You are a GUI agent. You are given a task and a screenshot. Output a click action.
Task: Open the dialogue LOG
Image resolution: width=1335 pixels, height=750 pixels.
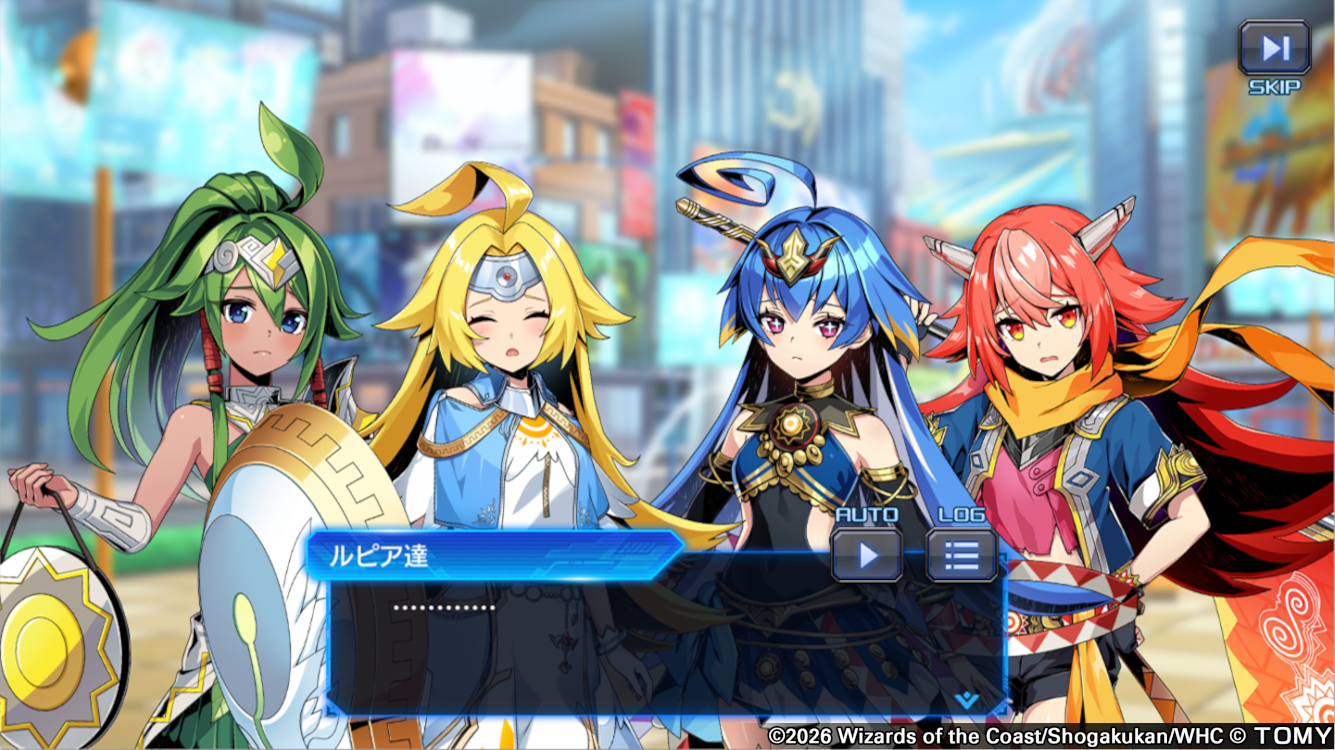click(x=961, y=554)
